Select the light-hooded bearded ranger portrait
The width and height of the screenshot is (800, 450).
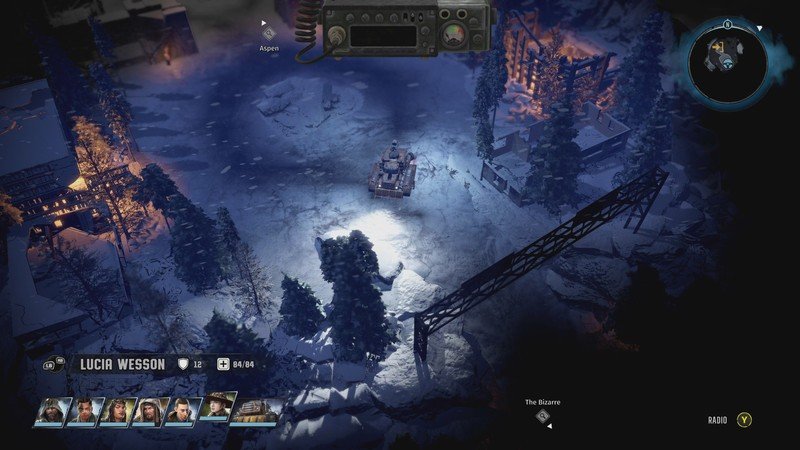[151, 412]
